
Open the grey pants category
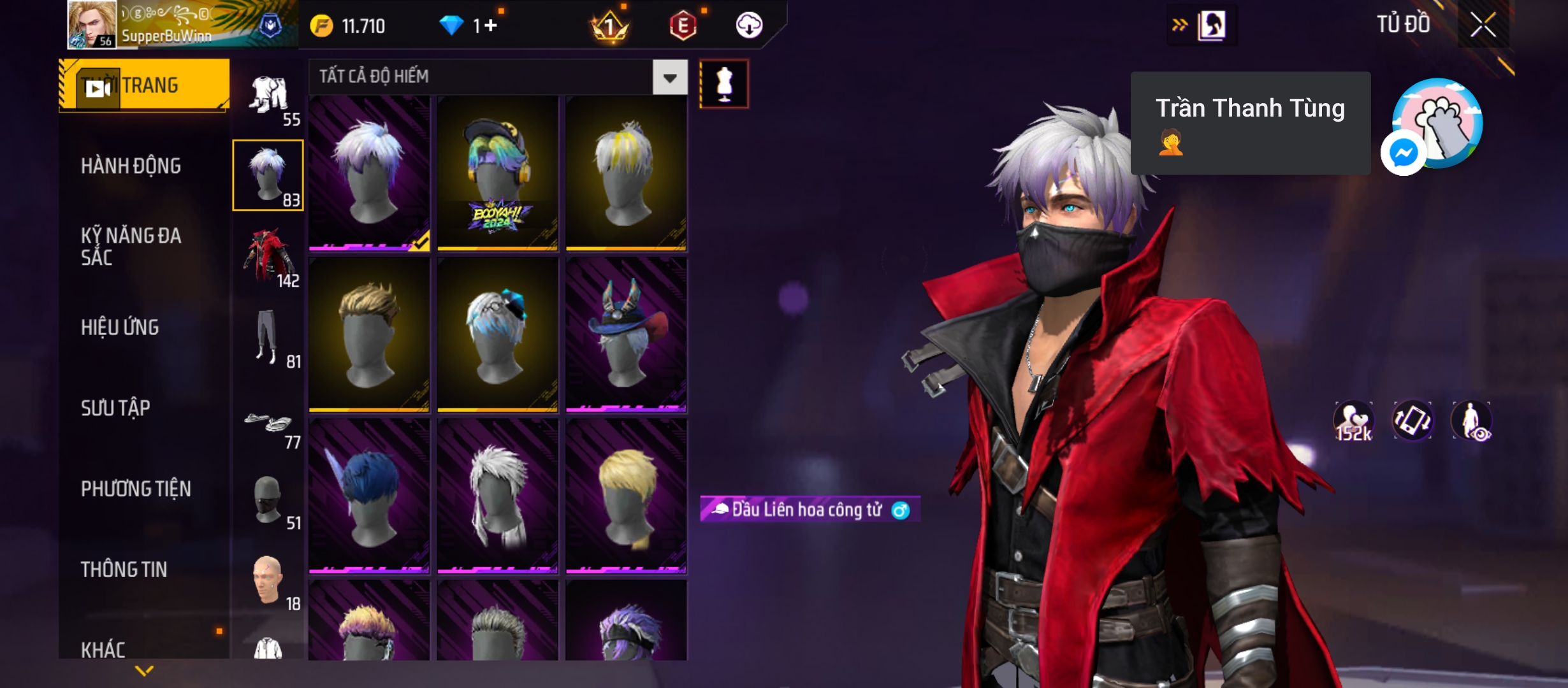click(268, 338)
